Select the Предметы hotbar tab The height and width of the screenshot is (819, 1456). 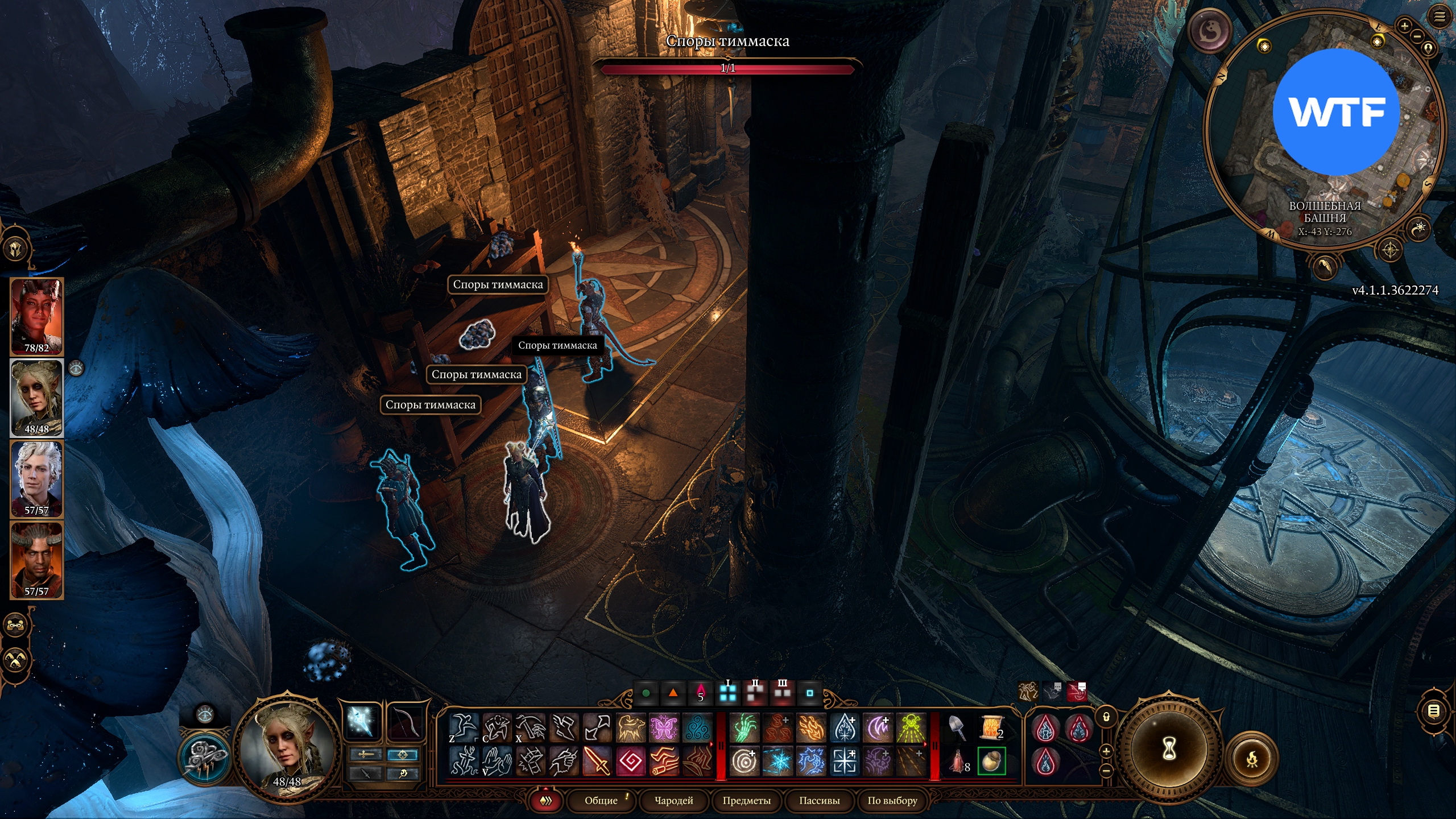[x=746, y=800]
